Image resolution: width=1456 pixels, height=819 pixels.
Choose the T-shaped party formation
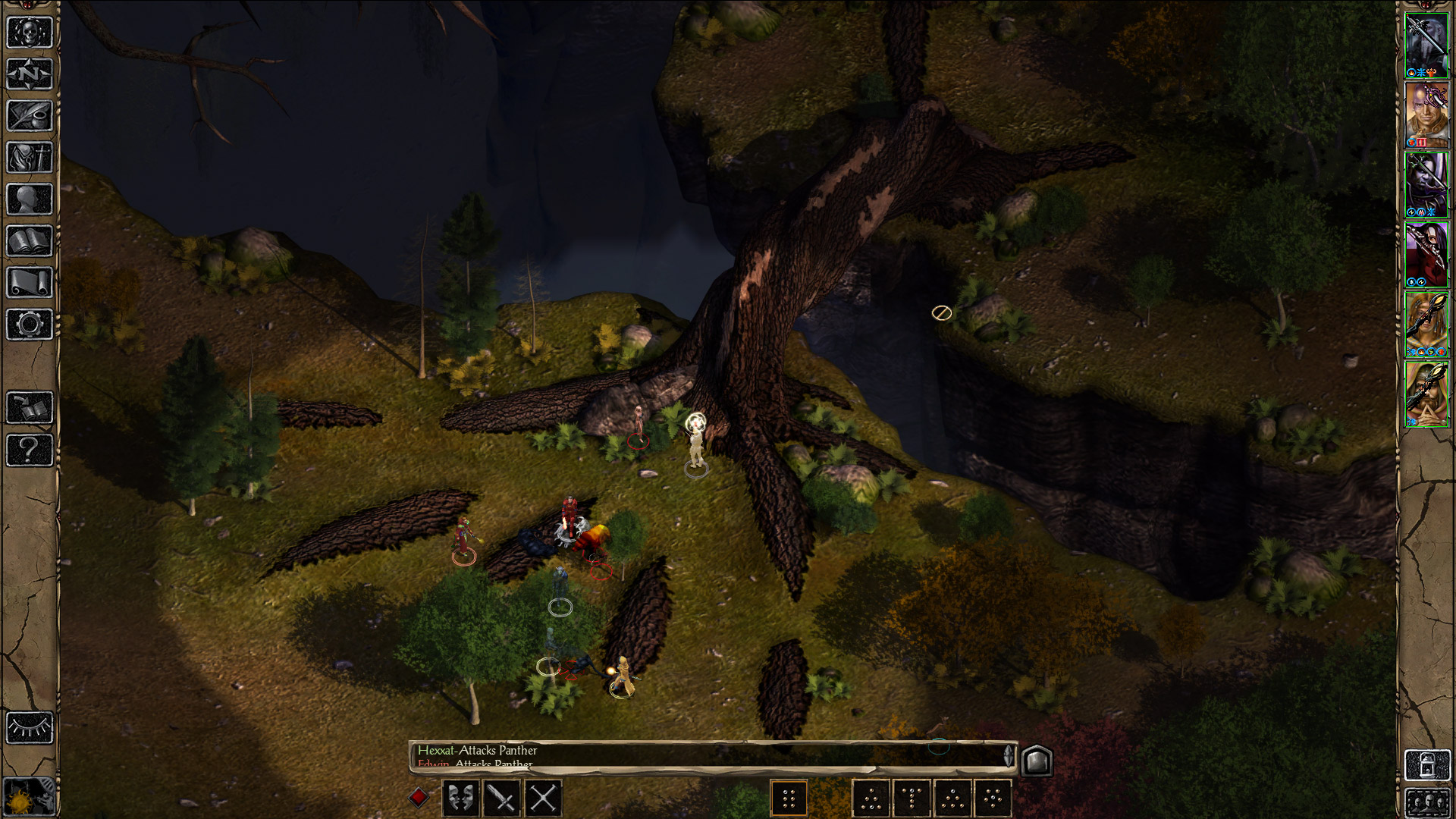pos(912,798)
